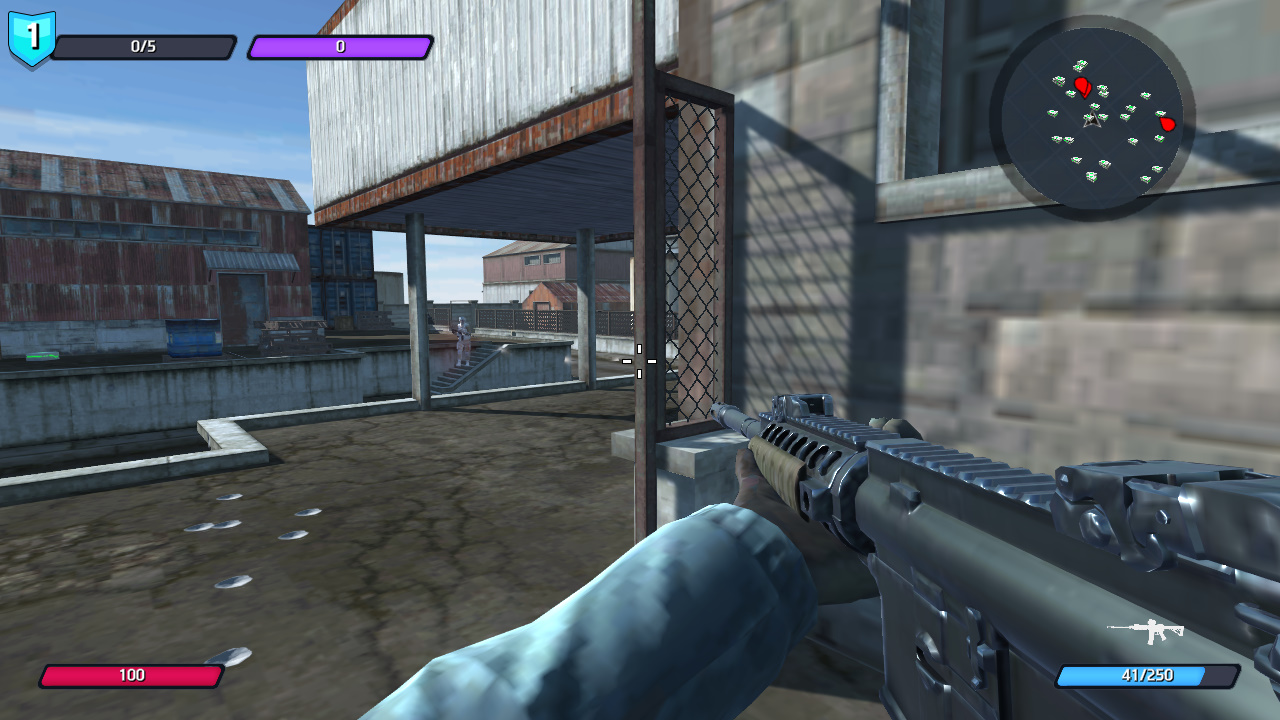This screenshot has width=1280, height=720.
Task: Click the purple score bar showing 0
Action: [x=340, y=45]
